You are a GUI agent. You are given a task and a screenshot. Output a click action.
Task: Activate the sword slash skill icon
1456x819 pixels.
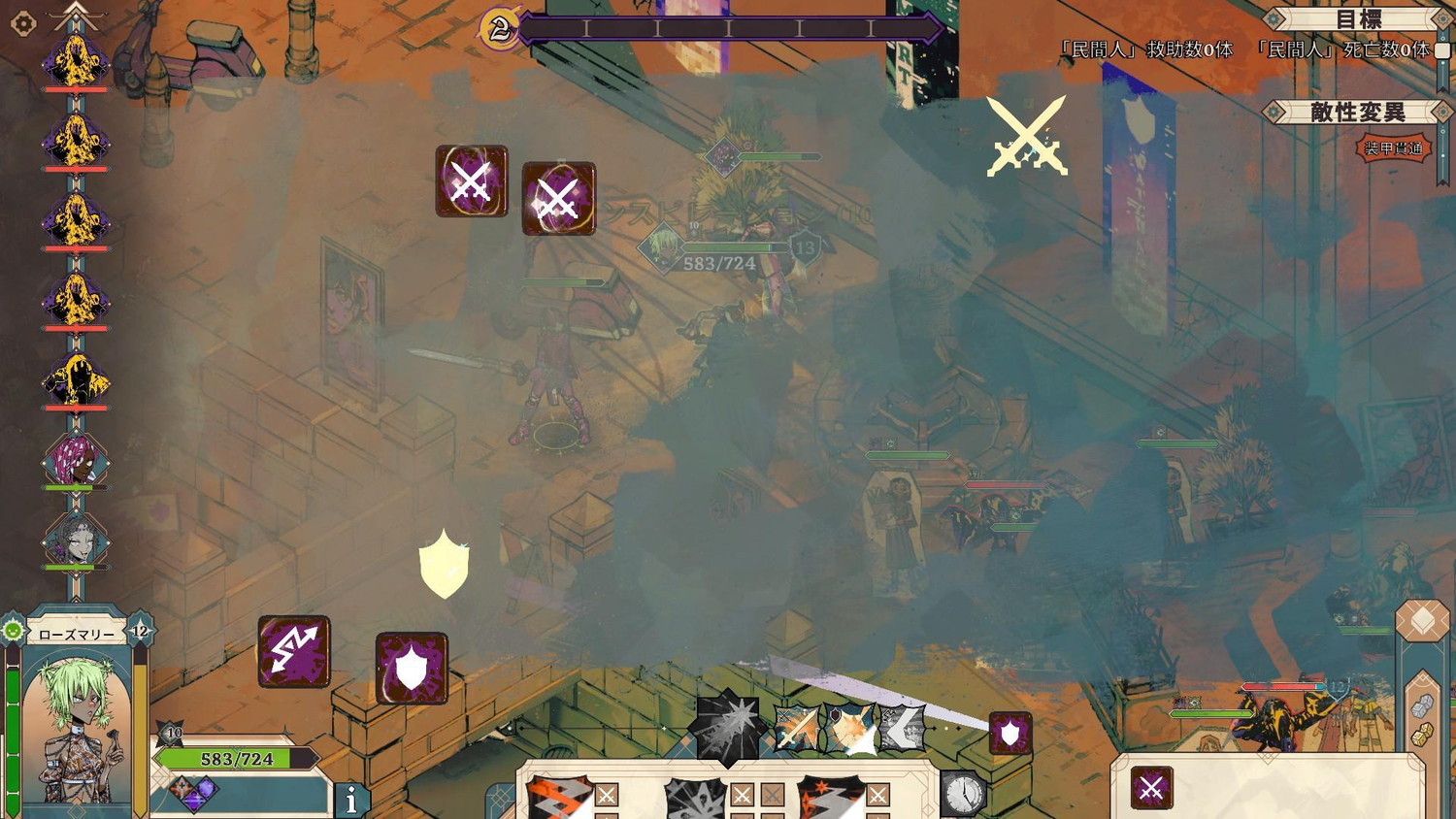798,729
